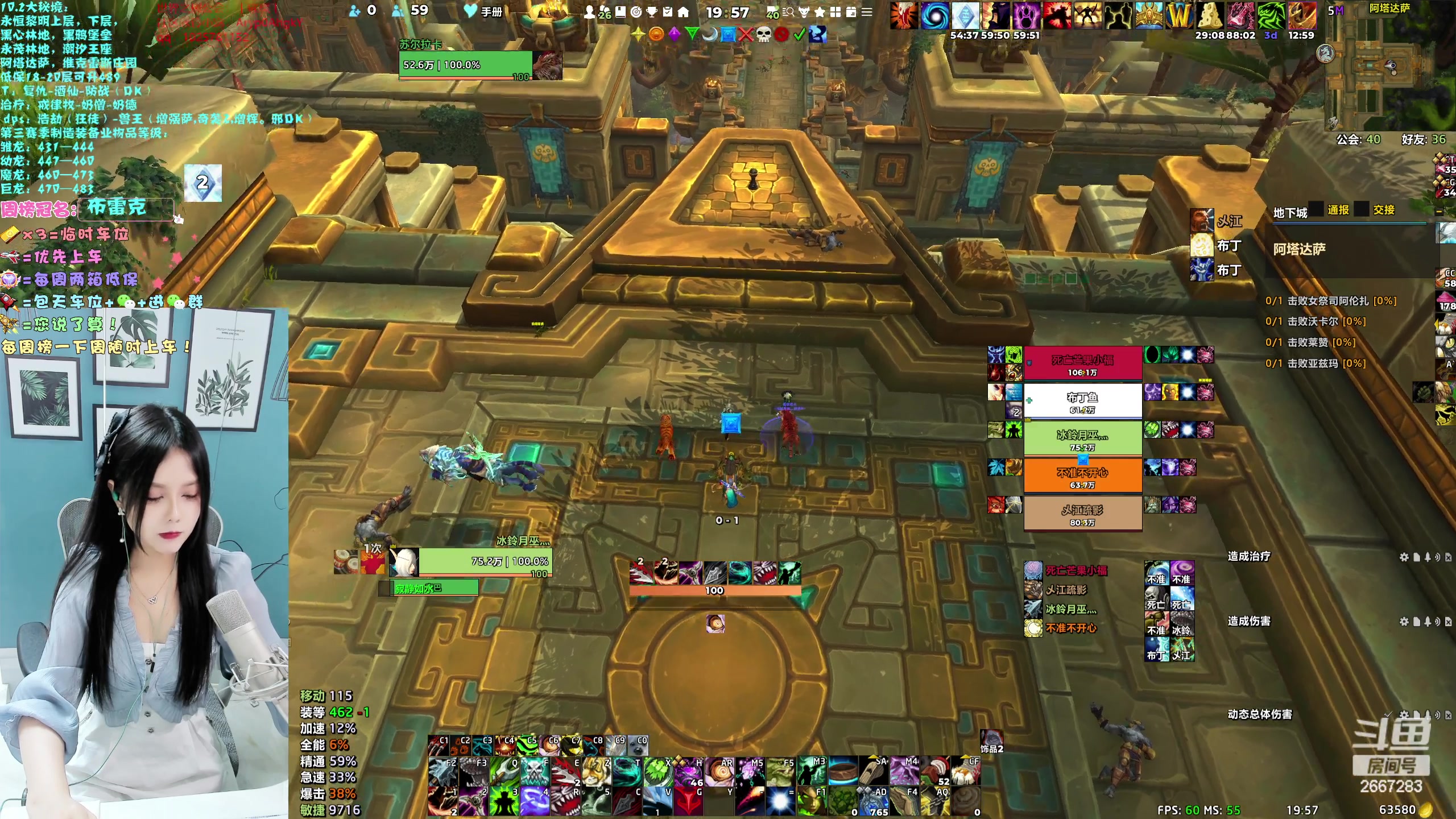Select the blue square raid marker
Viewport: 1456px width, 819px height.
(x=727, y=35)
